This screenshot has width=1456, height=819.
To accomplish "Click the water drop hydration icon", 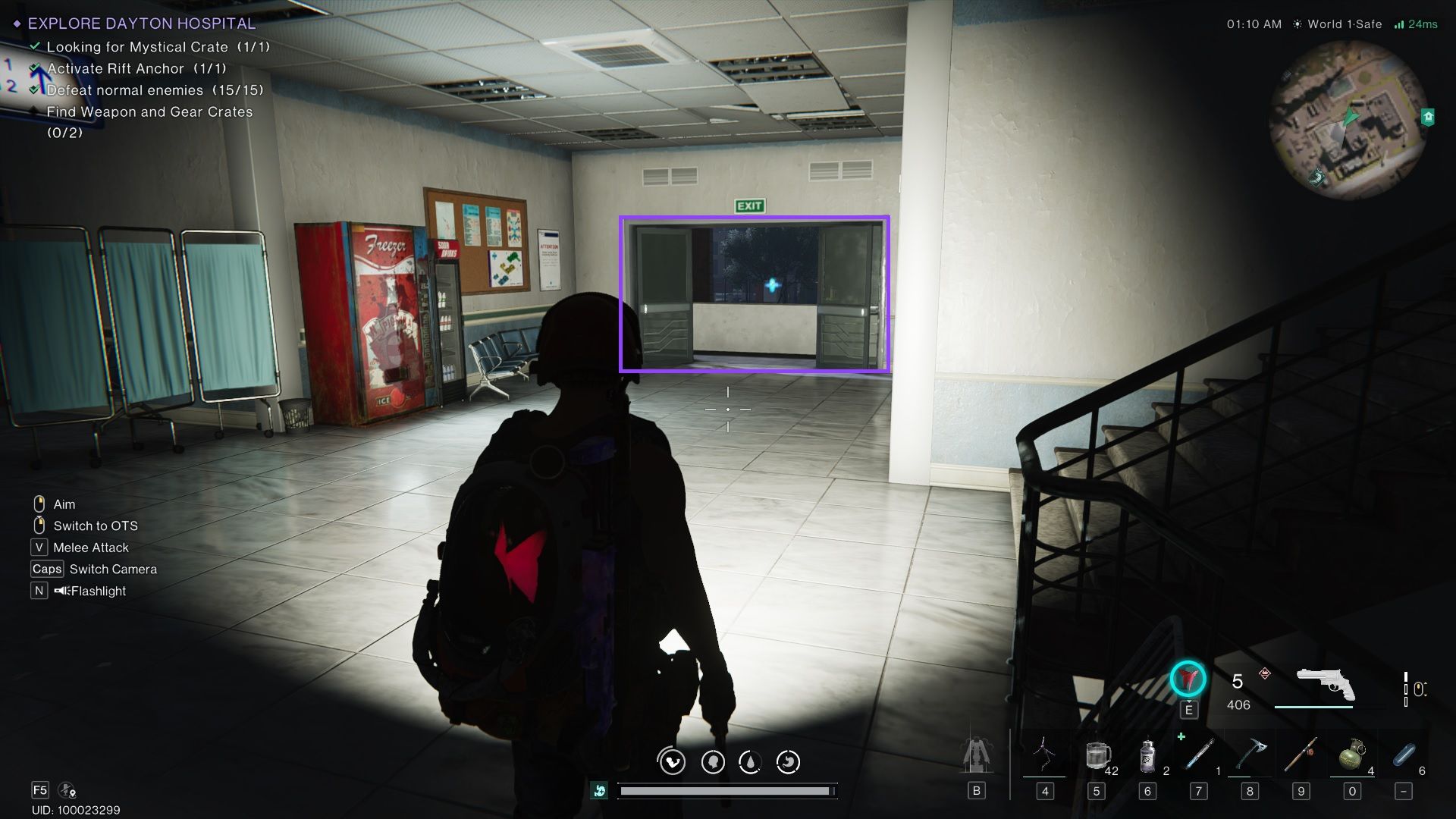I will [750, 761].
